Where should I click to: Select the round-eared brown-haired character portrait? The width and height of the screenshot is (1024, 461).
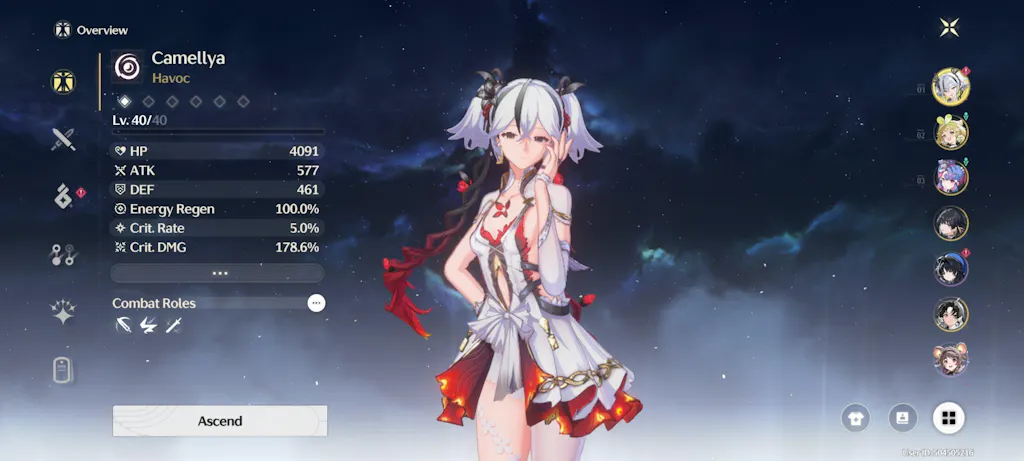950,359
